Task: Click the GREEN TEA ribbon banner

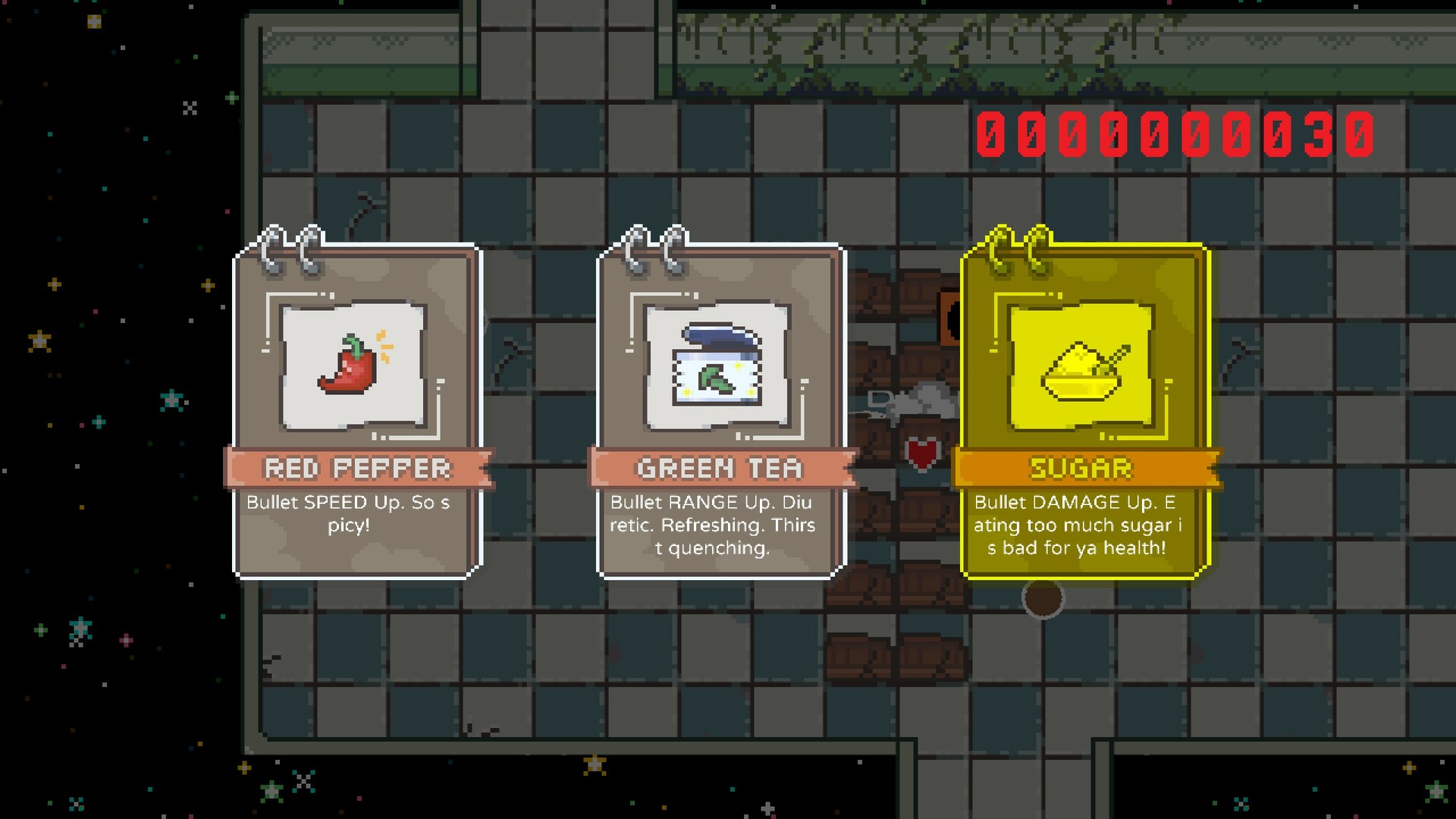Action: point(717,468)
